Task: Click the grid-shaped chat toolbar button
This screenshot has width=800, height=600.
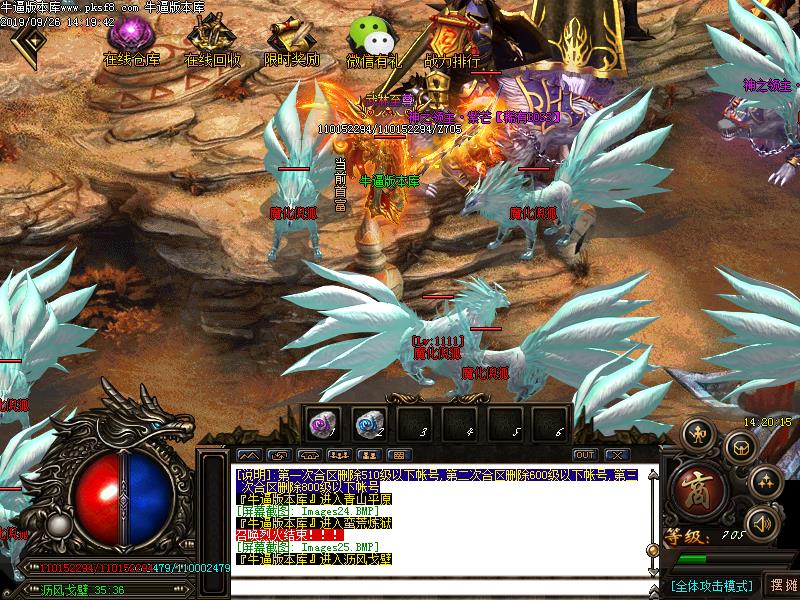Action: point(399,455)
